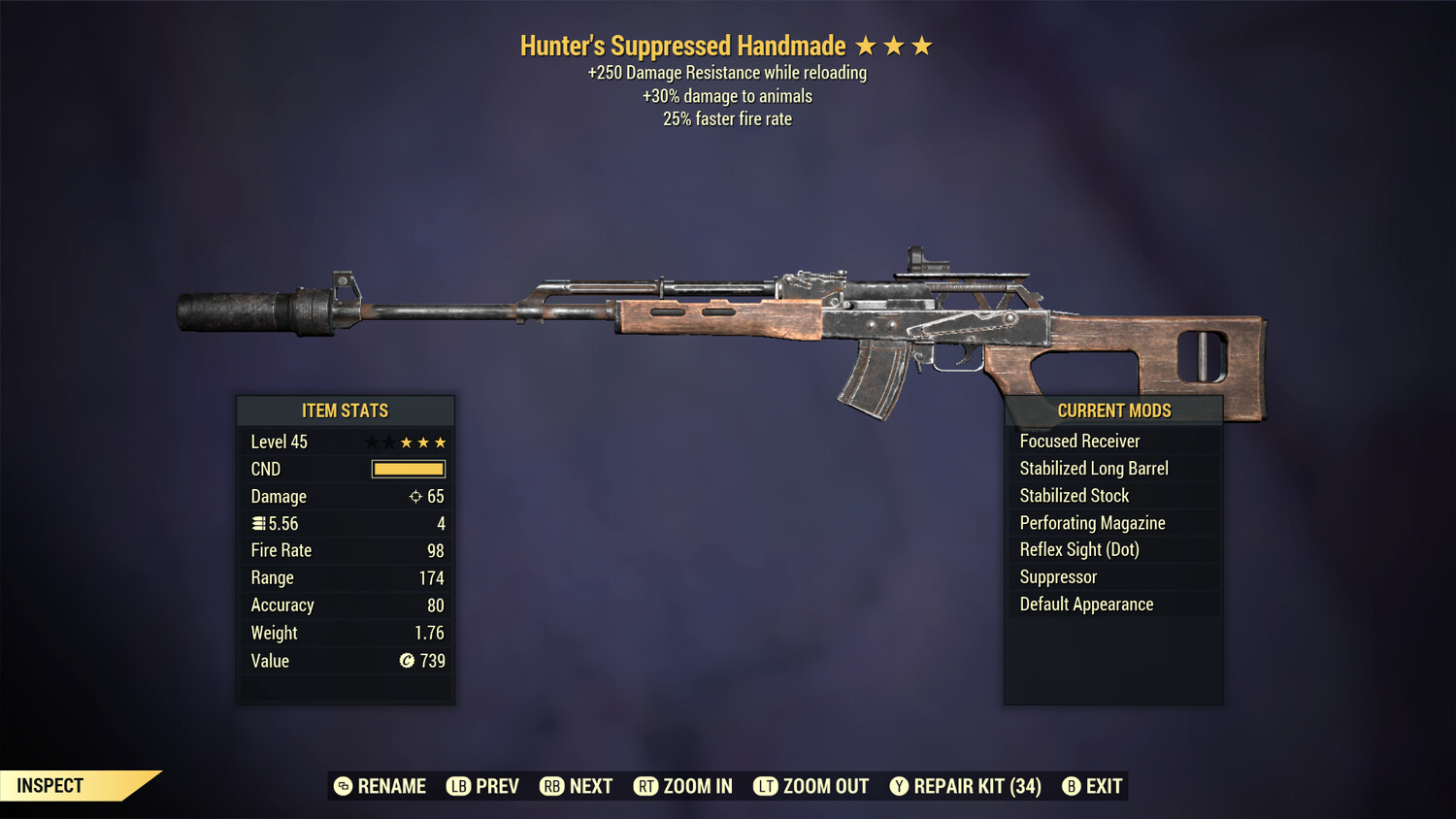Click the CURRENT MODS header

(1113, 410)
